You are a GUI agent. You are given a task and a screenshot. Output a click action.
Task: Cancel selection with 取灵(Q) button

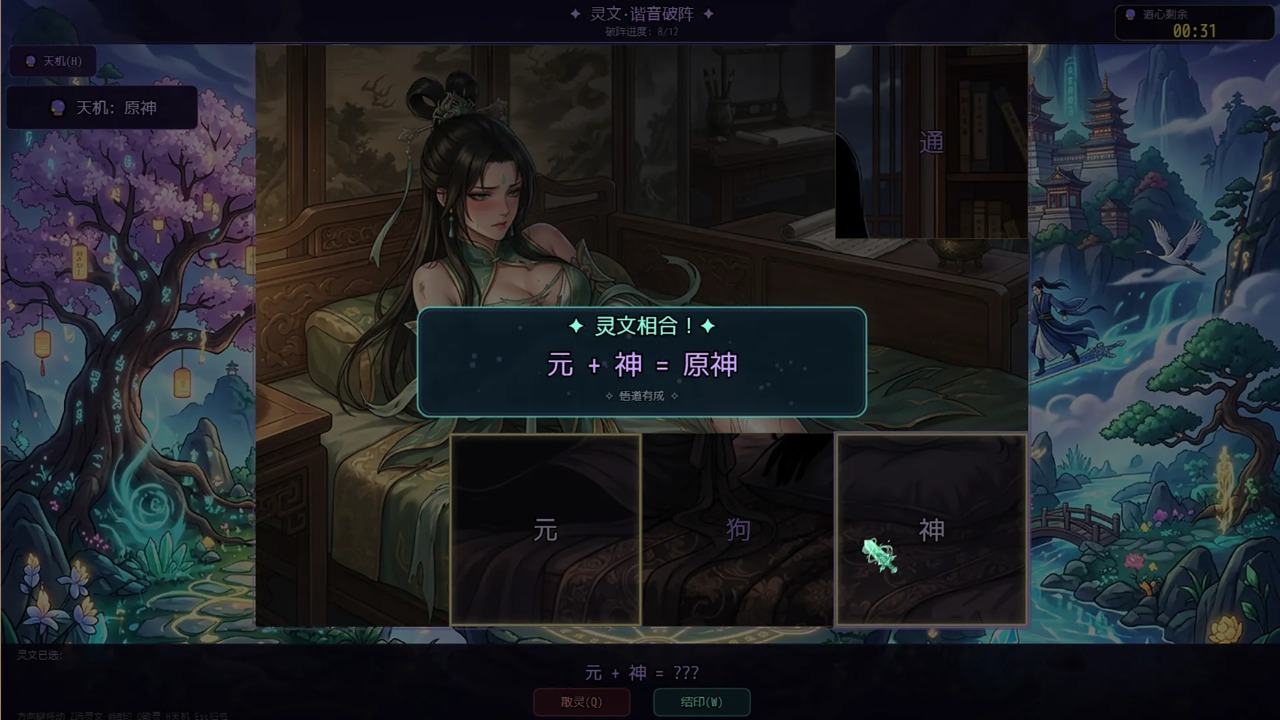click(x=581, y=702)
